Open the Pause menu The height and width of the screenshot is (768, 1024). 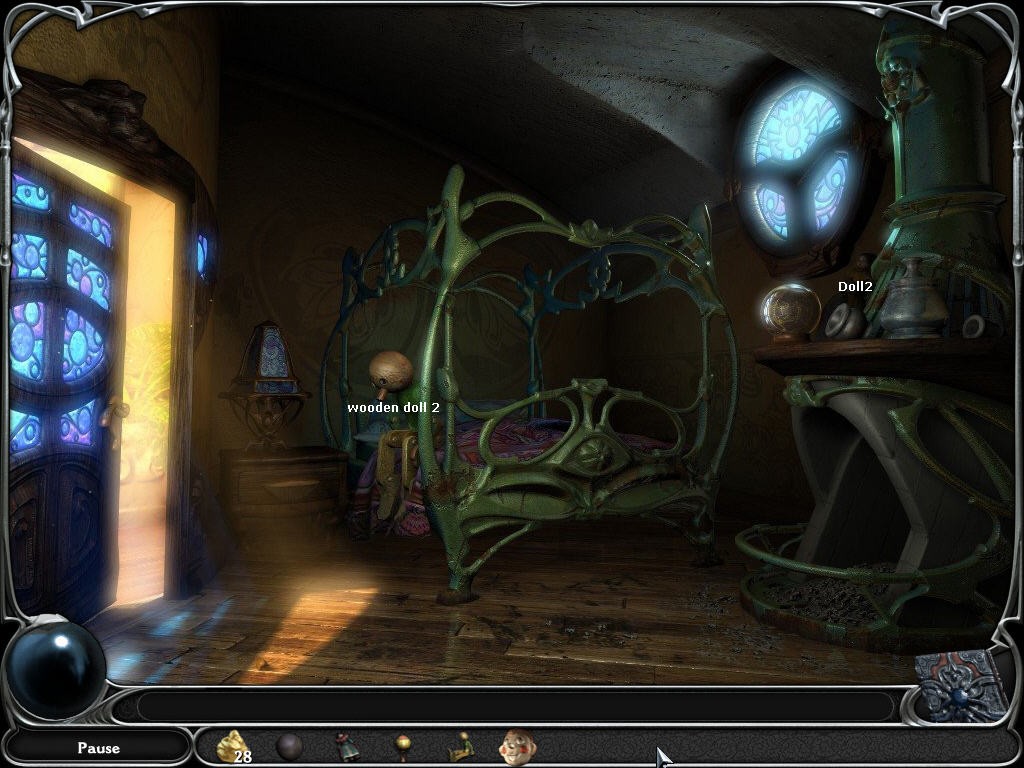pos(98,747)
